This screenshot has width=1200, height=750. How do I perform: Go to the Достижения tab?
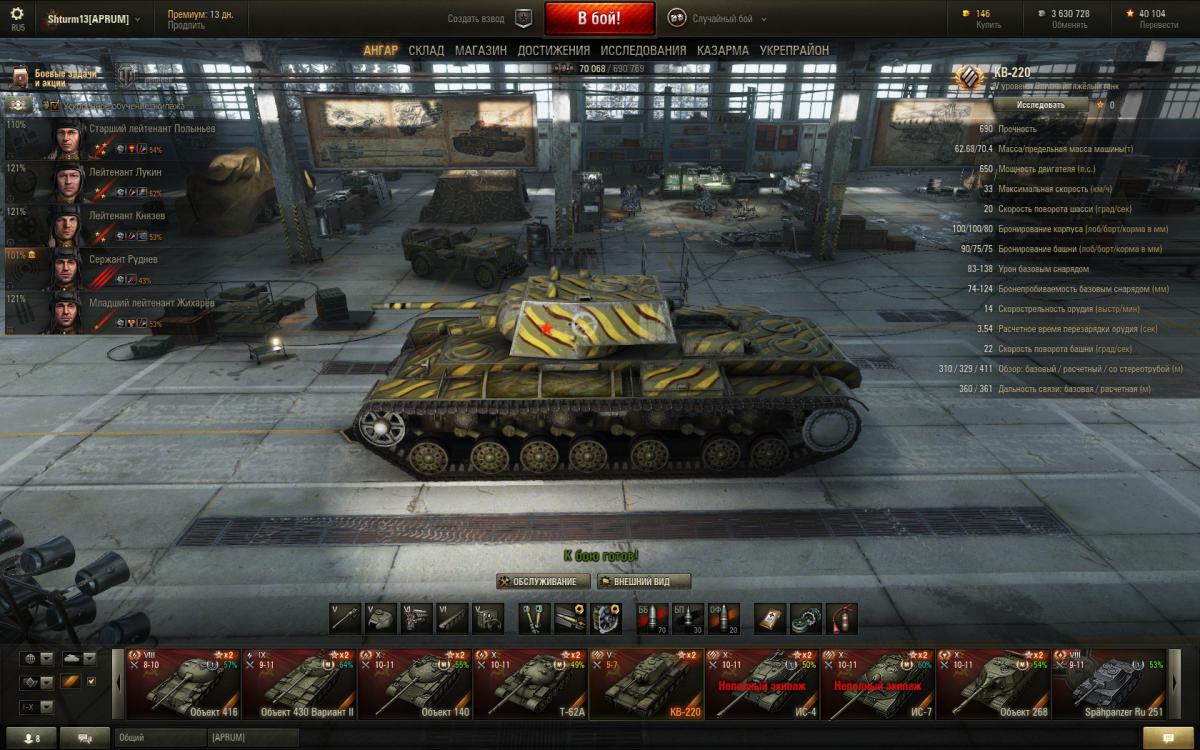point(553,50)
